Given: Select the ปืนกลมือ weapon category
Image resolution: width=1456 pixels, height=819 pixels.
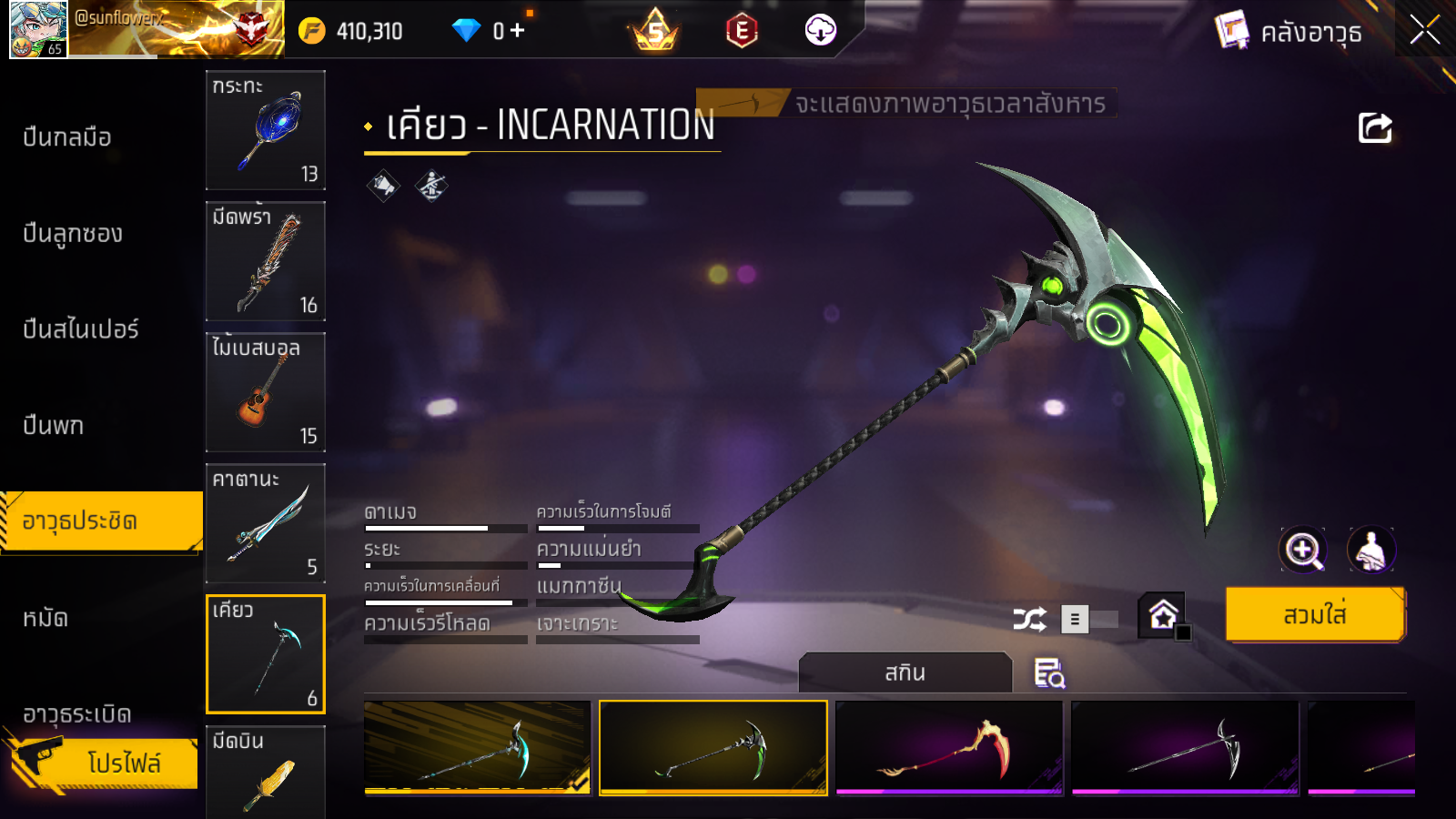Looking at the screenshot, I should click(x=67, y=137).
